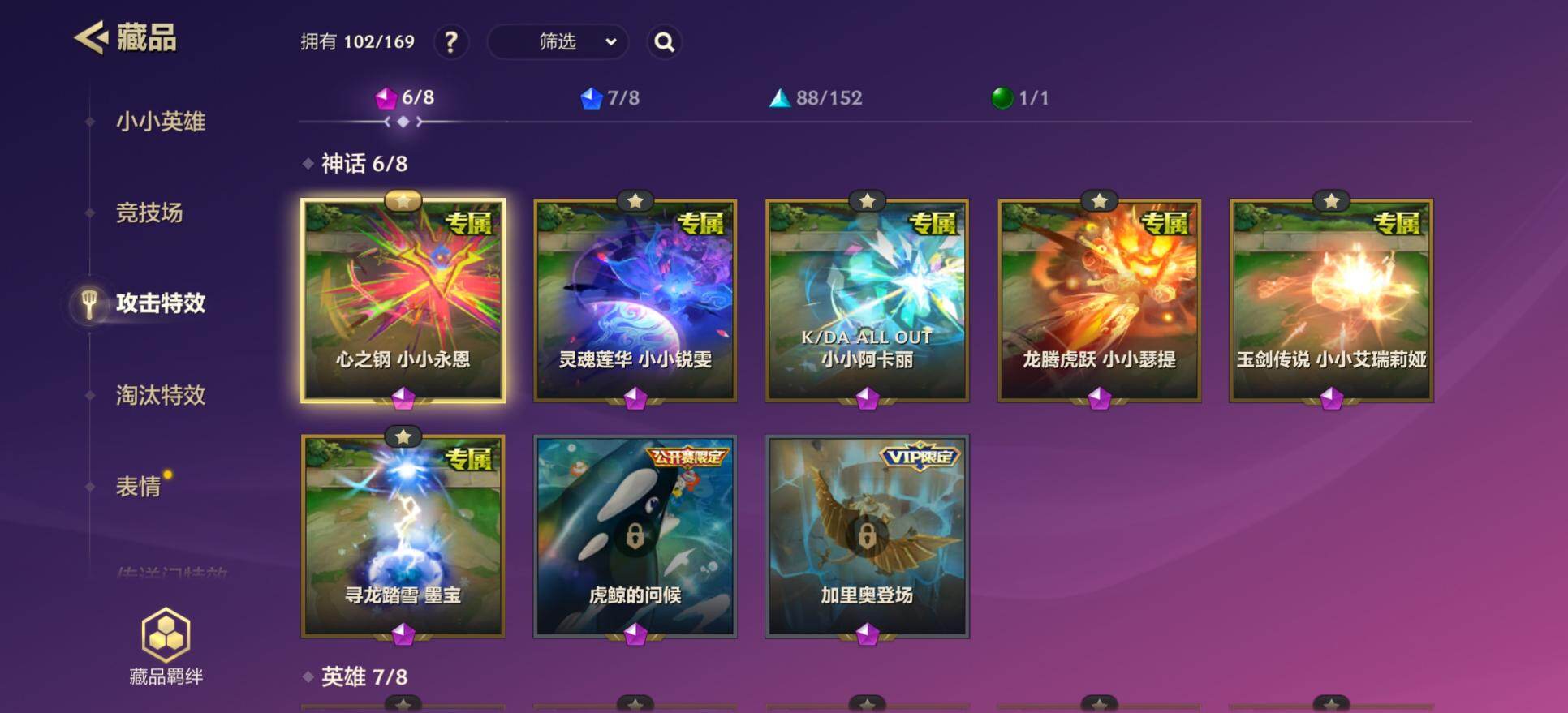Open the 淘汰特效 category
Screen dimensions: 1568x713
point(160,395)
